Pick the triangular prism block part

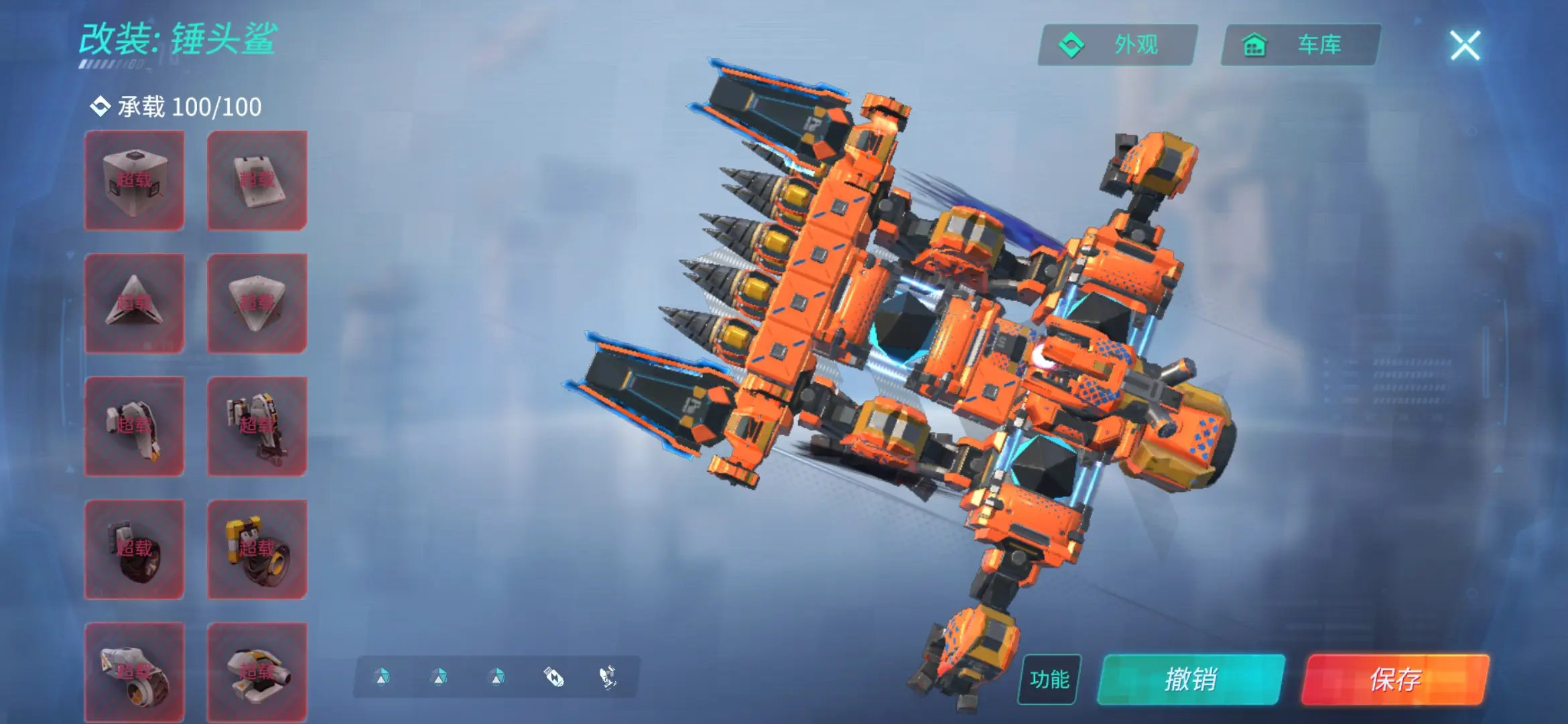tap(134, 303)
